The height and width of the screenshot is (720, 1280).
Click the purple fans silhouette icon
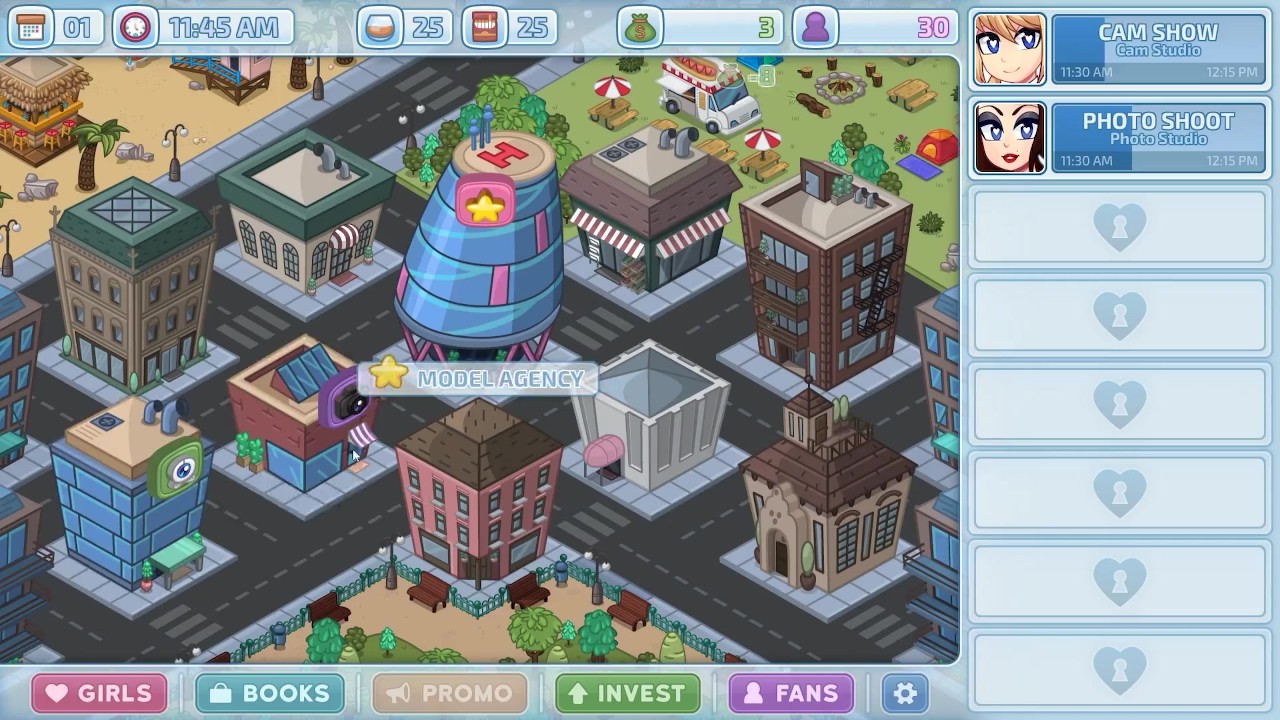(x=815, y=28)
